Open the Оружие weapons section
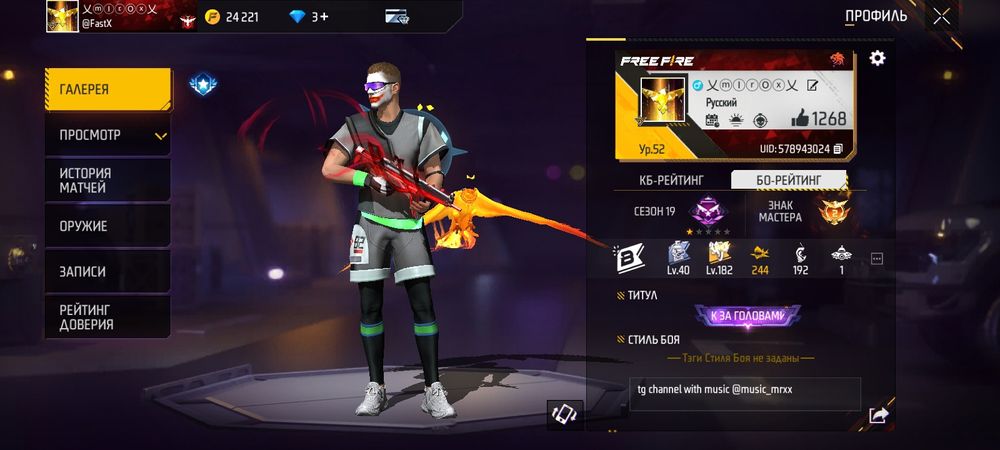 [107, 226]
